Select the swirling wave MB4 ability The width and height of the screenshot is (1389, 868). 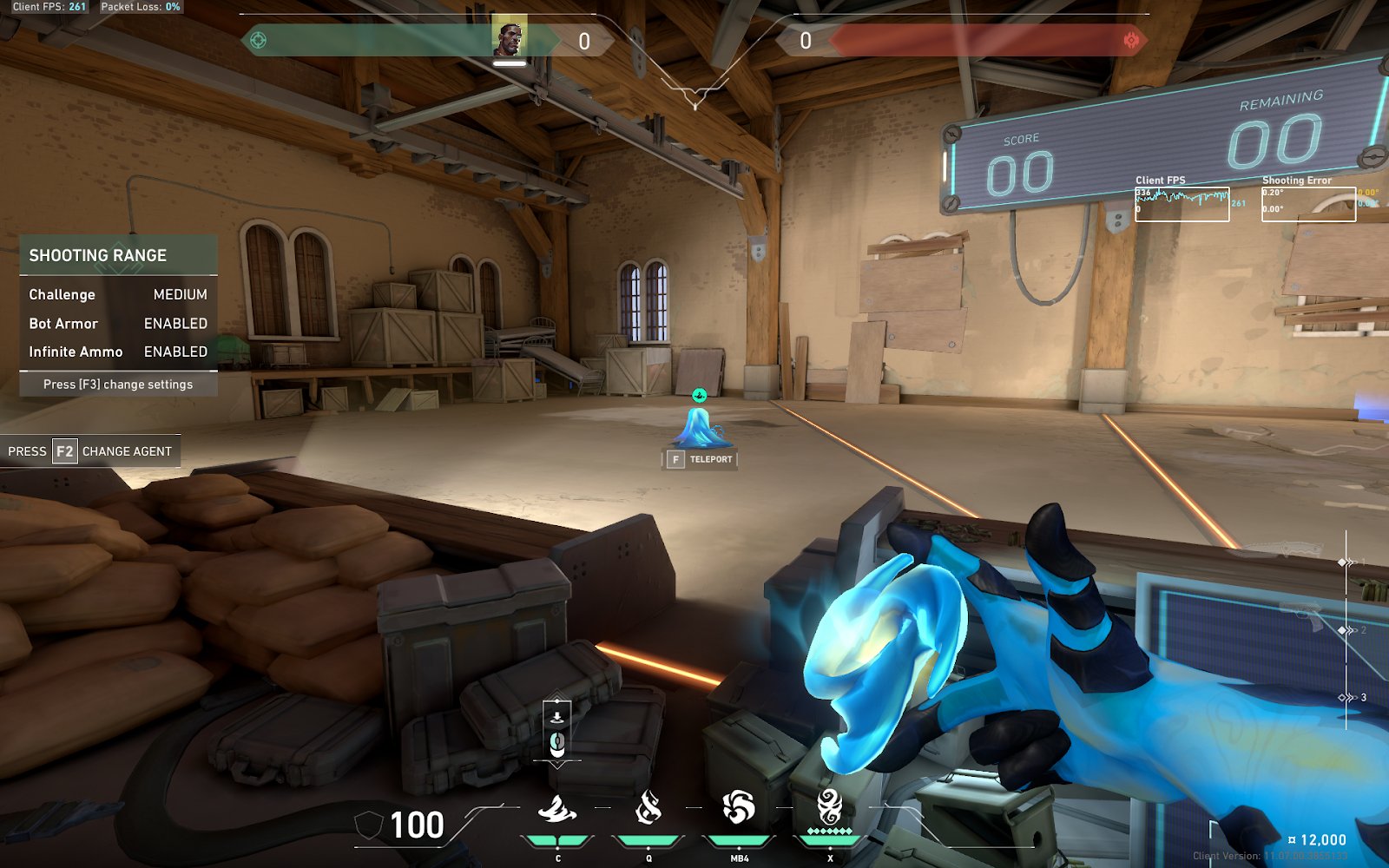pyautogui.click(x=739, y=808)
